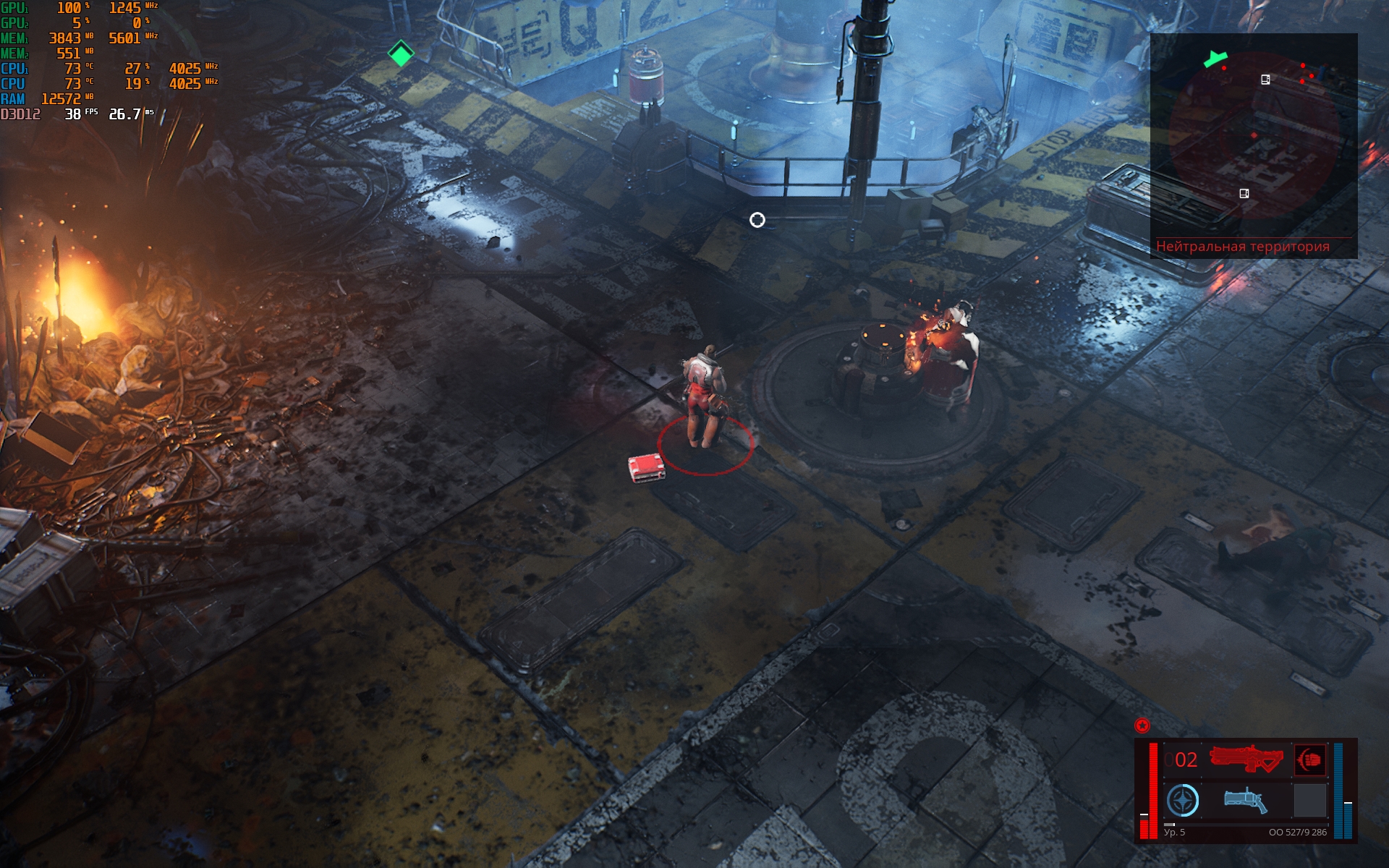The width and height of the screenshot is (1389, 868).
Task: Trigger the blue compass-star ability
Action: [x=1183, y=801]
